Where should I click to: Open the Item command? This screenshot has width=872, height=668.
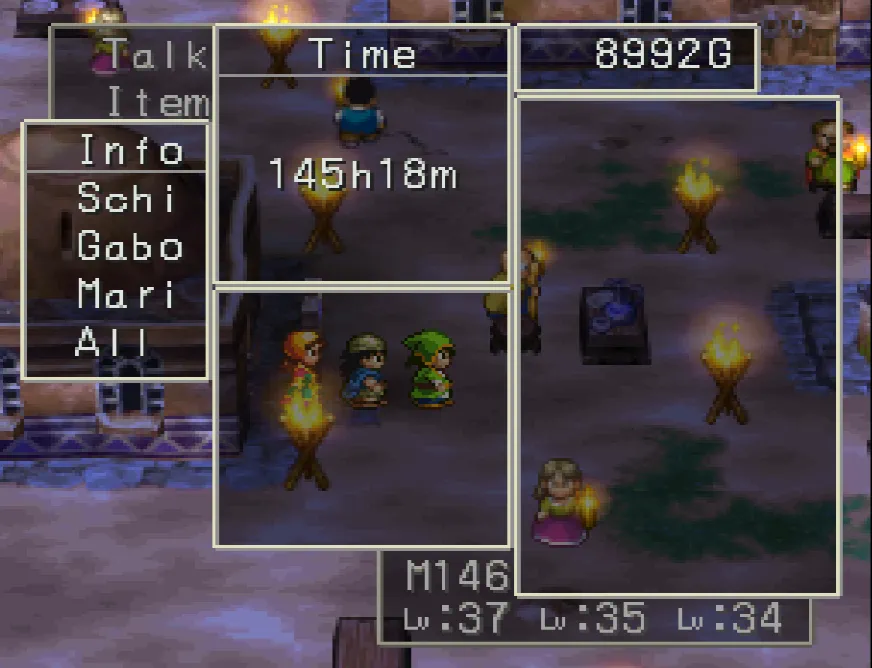(157, 102)
